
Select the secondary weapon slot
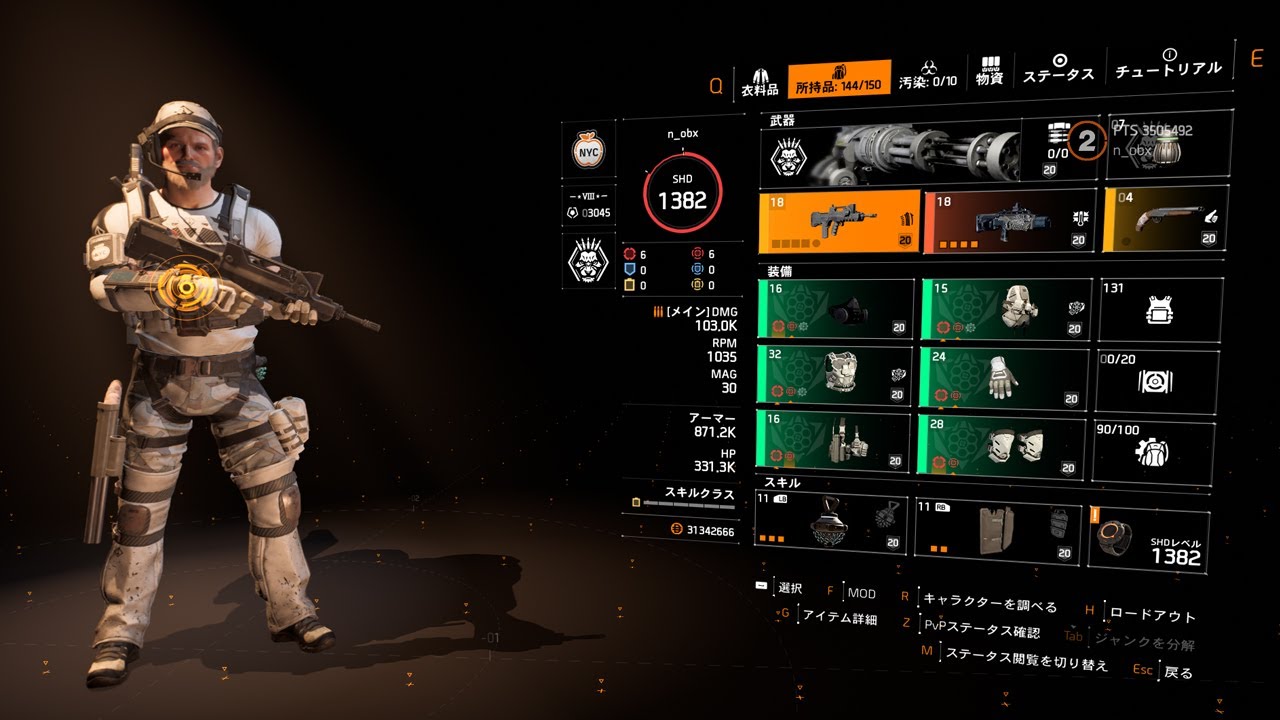click(1009, 220)
